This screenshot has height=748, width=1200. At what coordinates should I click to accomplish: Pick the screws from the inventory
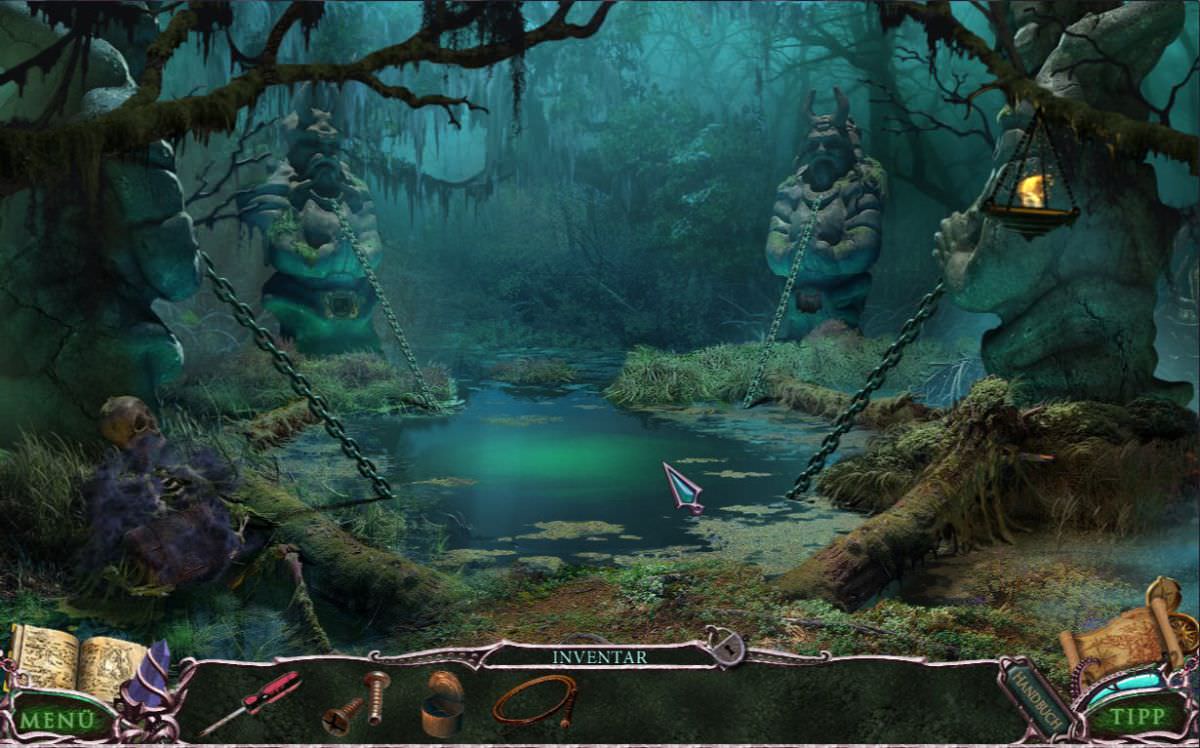pyautogui.click(x=358, y=702)
